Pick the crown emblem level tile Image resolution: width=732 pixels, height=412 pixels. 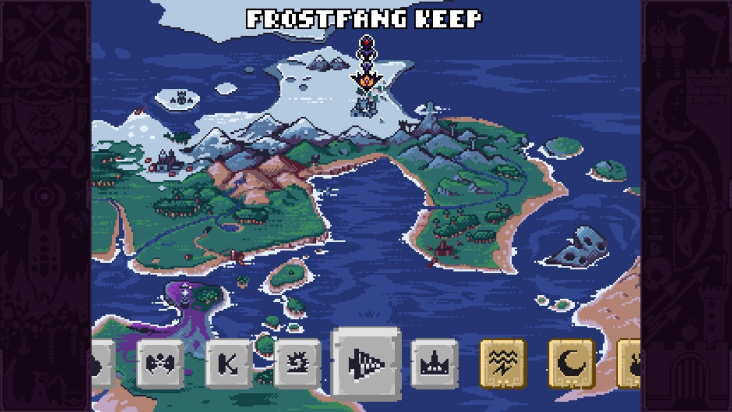[x=435, y=364]
